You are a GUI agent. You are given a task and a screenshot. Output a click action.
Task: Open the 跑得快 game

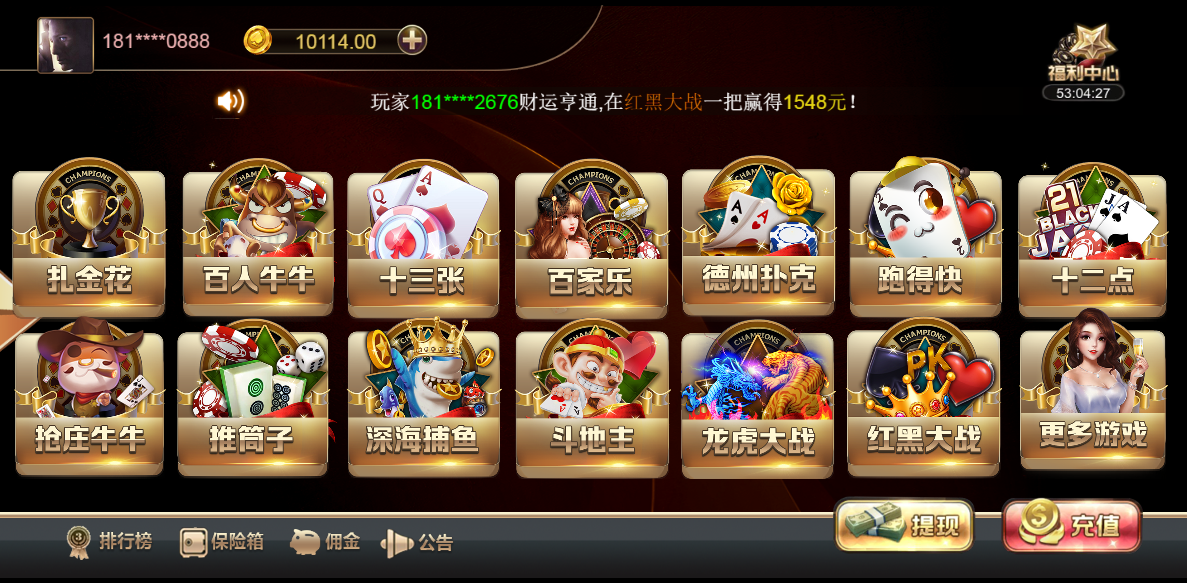925,242
